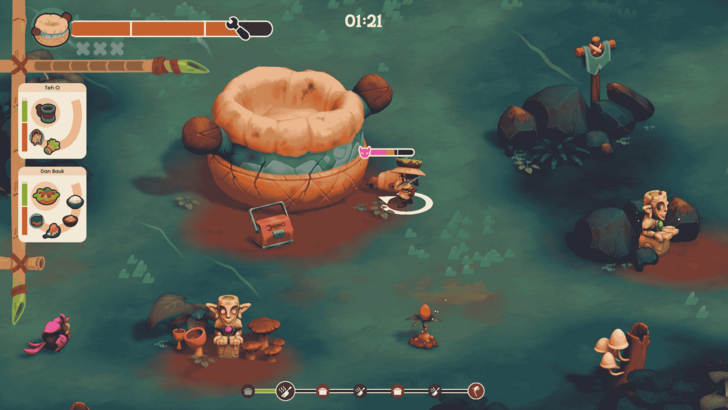This screenshot has width=728, height=410.
Task: Click the cooking pot portrait icon
Action: (50, 29)
